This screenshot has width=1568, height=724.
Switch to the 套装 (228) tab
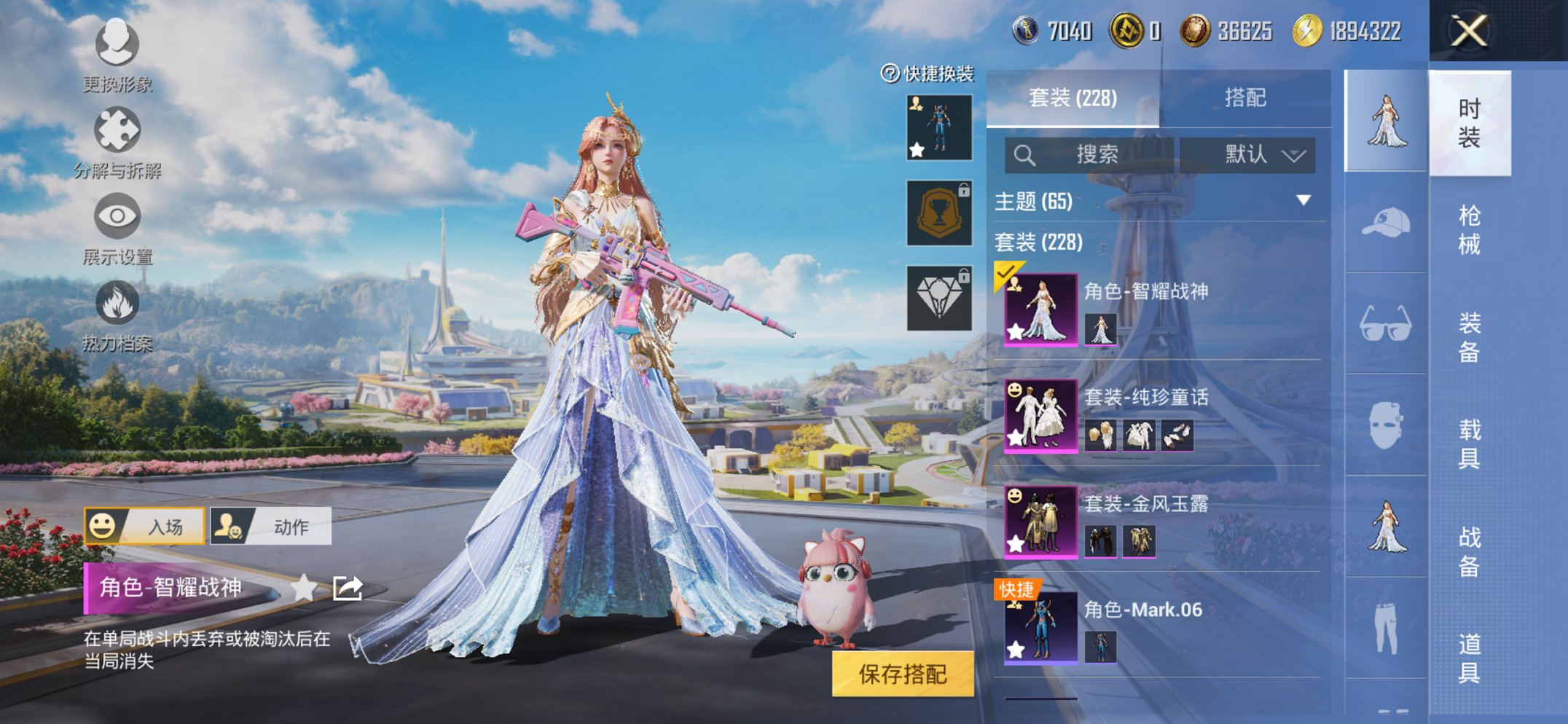tap(1073, 98)
